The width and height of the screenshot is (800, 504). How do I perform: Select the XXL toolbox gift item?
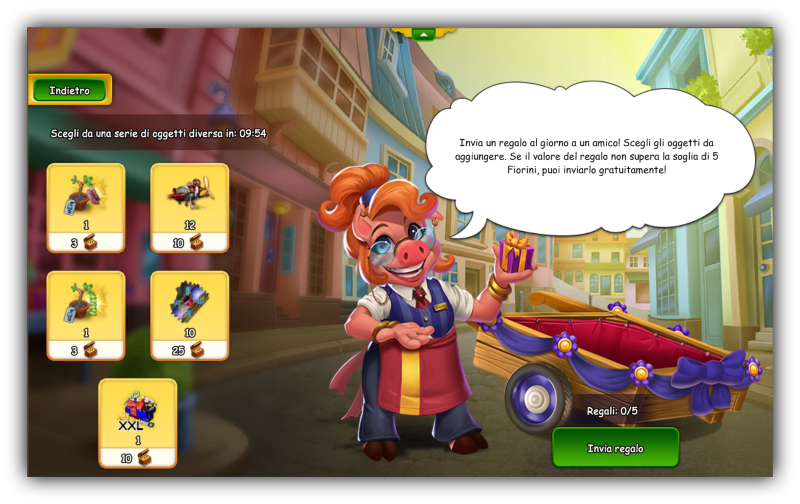click(138, 422)
